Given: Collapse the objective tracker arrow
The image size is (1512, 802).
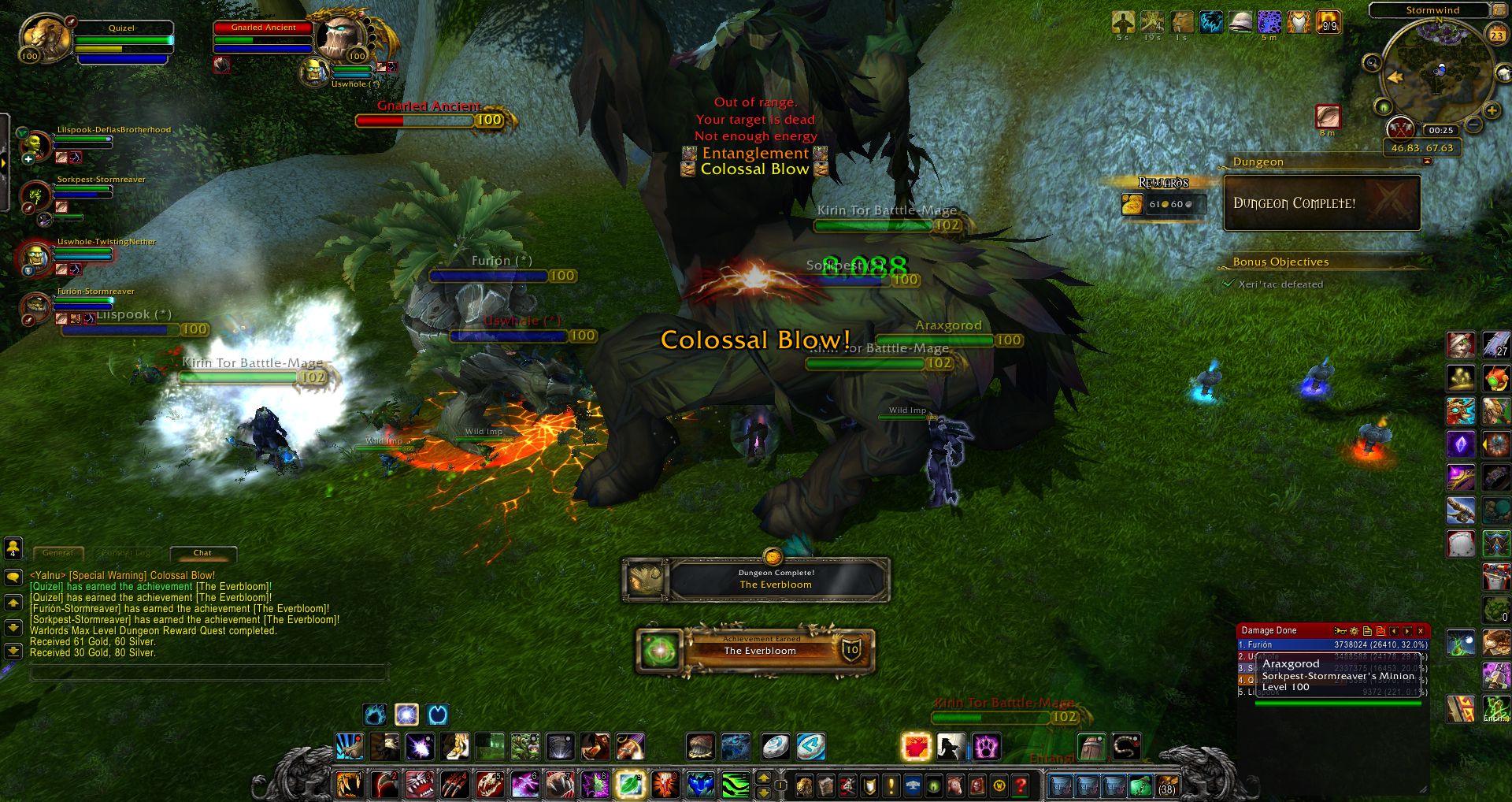Looking at the screenshot, I should 1427,162.
